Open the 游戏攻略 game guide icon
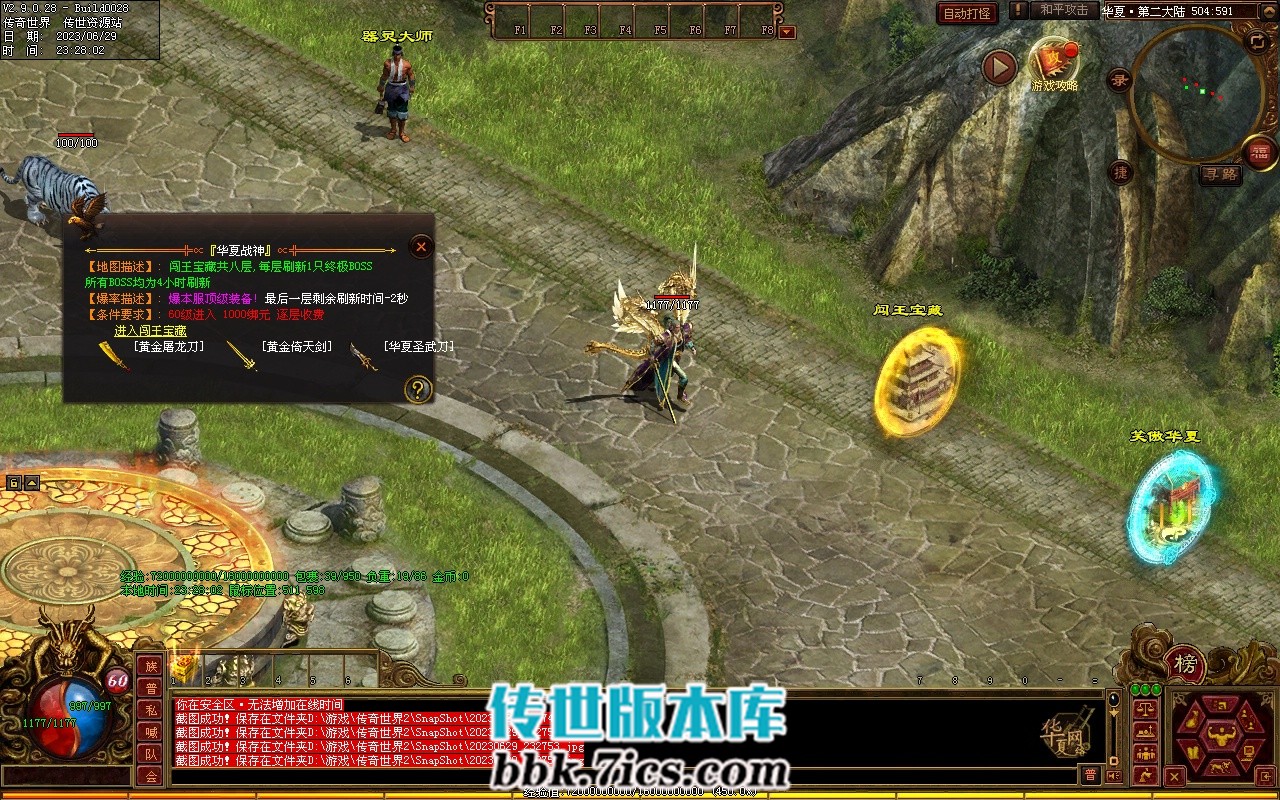 click(x=1054, y=62)
